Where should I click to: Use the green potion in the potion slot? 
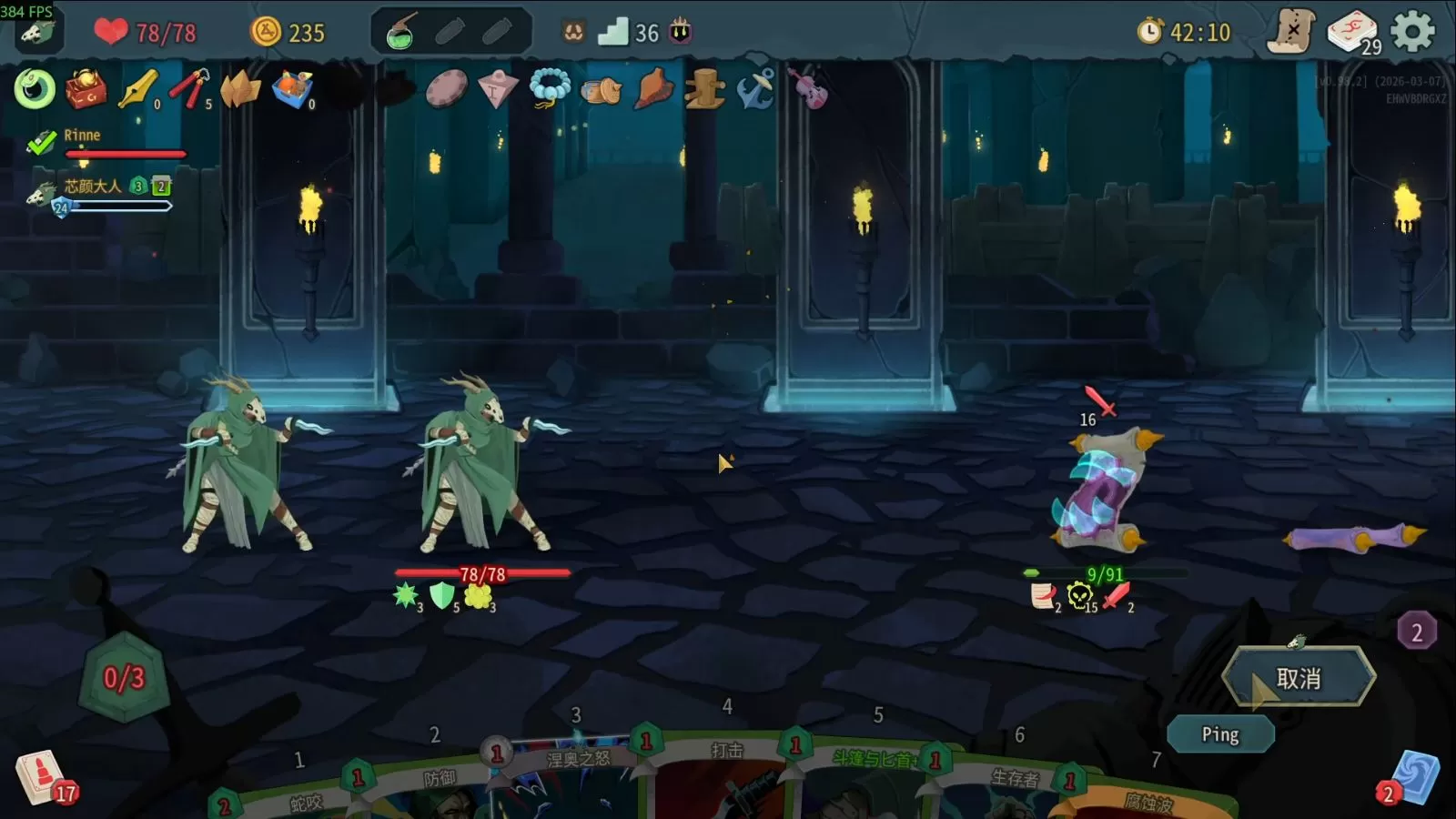[x=400, y=32]
